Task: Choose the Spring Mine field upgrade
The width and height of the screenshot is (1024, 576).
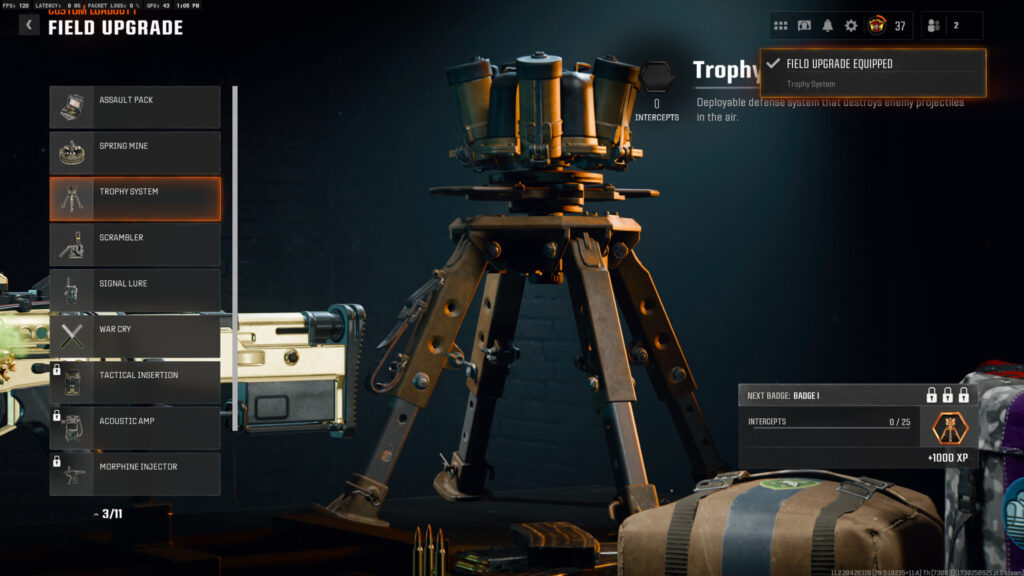Action: click(135, 153)
